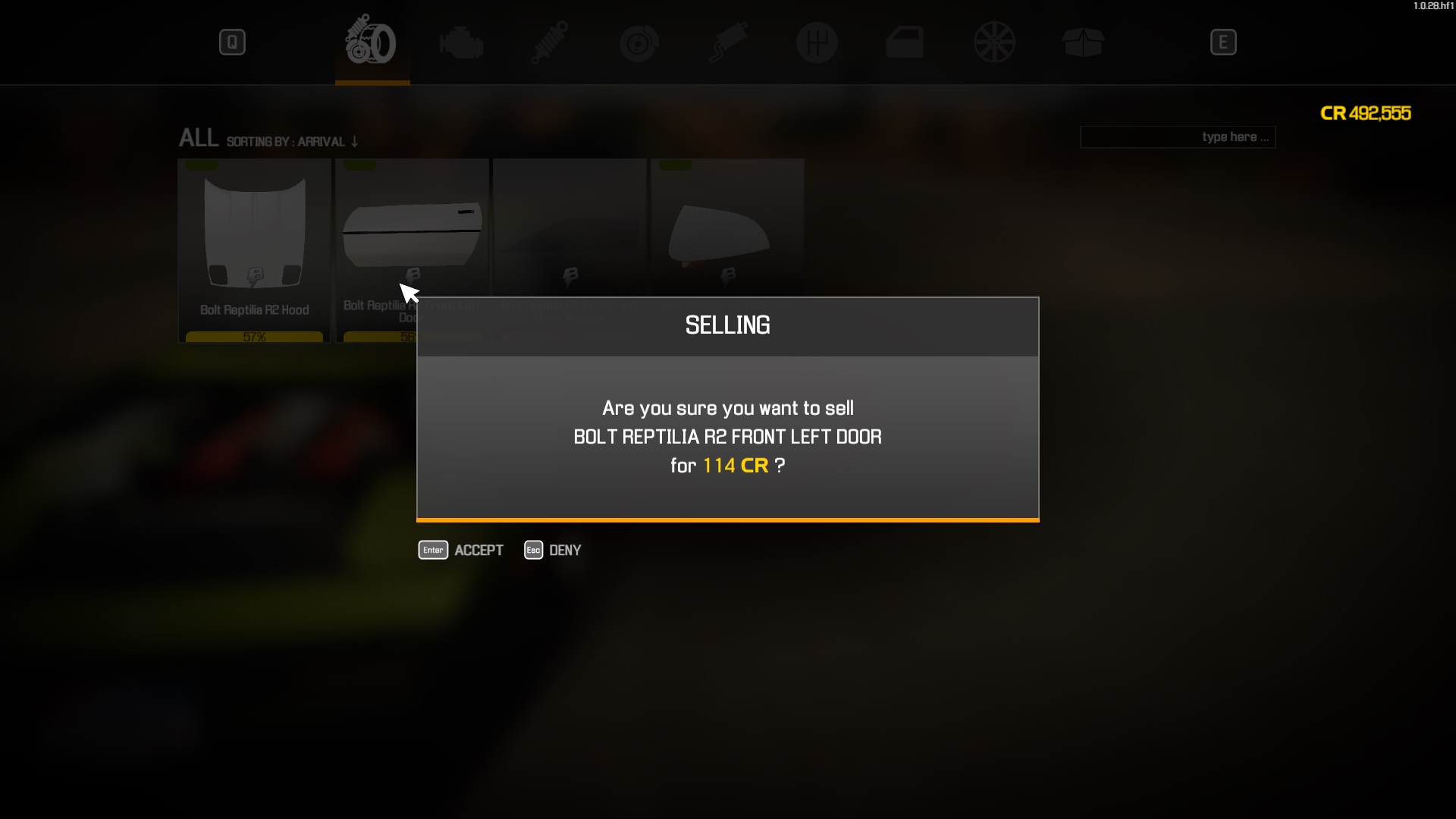Click the search field labeled type here
1456x819 pixels.
tap(1177, 137)
